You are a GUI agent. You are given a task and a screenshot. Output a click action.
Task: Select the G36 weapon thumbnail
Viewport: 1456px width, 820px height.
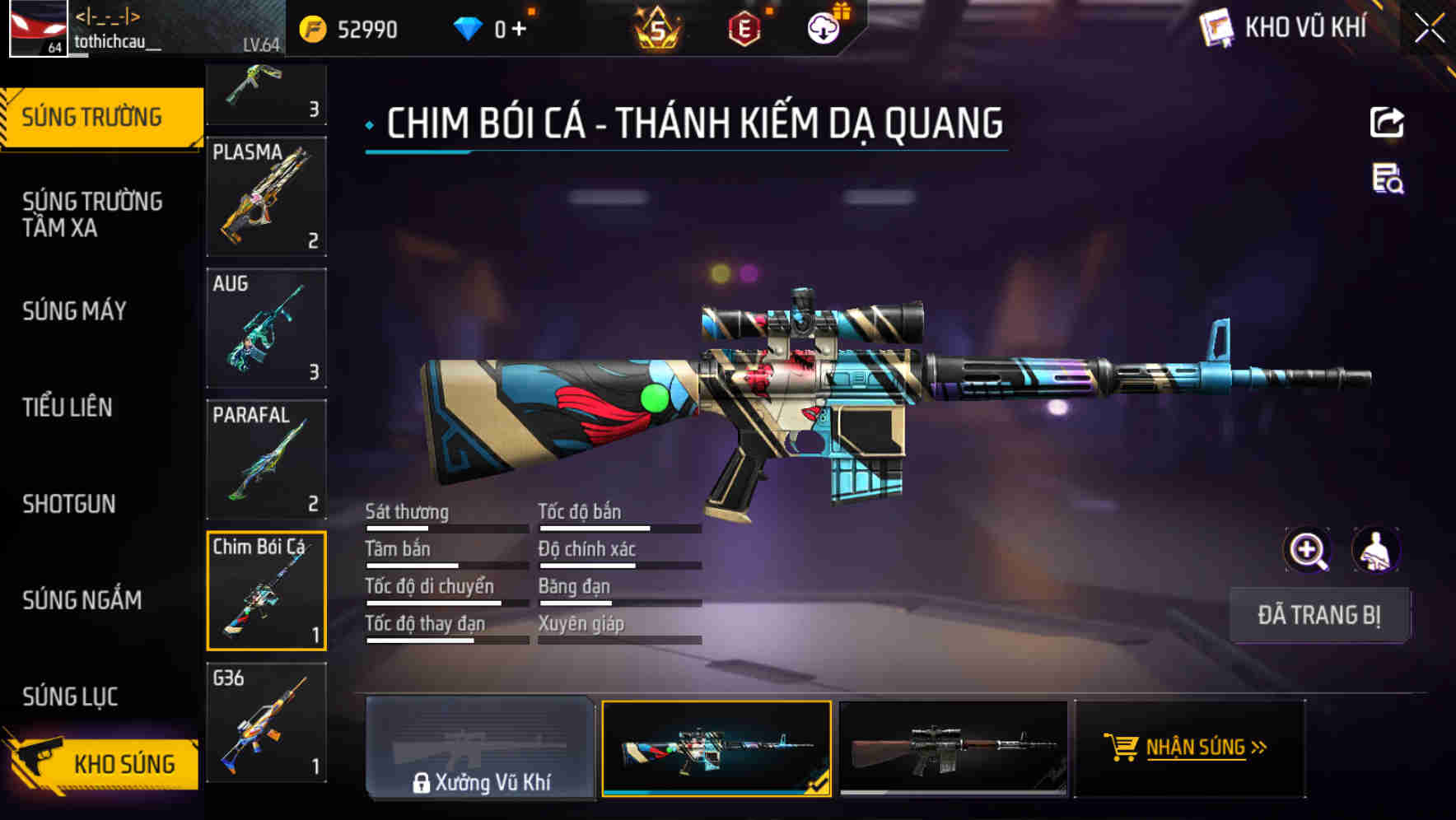click(265, 723)
